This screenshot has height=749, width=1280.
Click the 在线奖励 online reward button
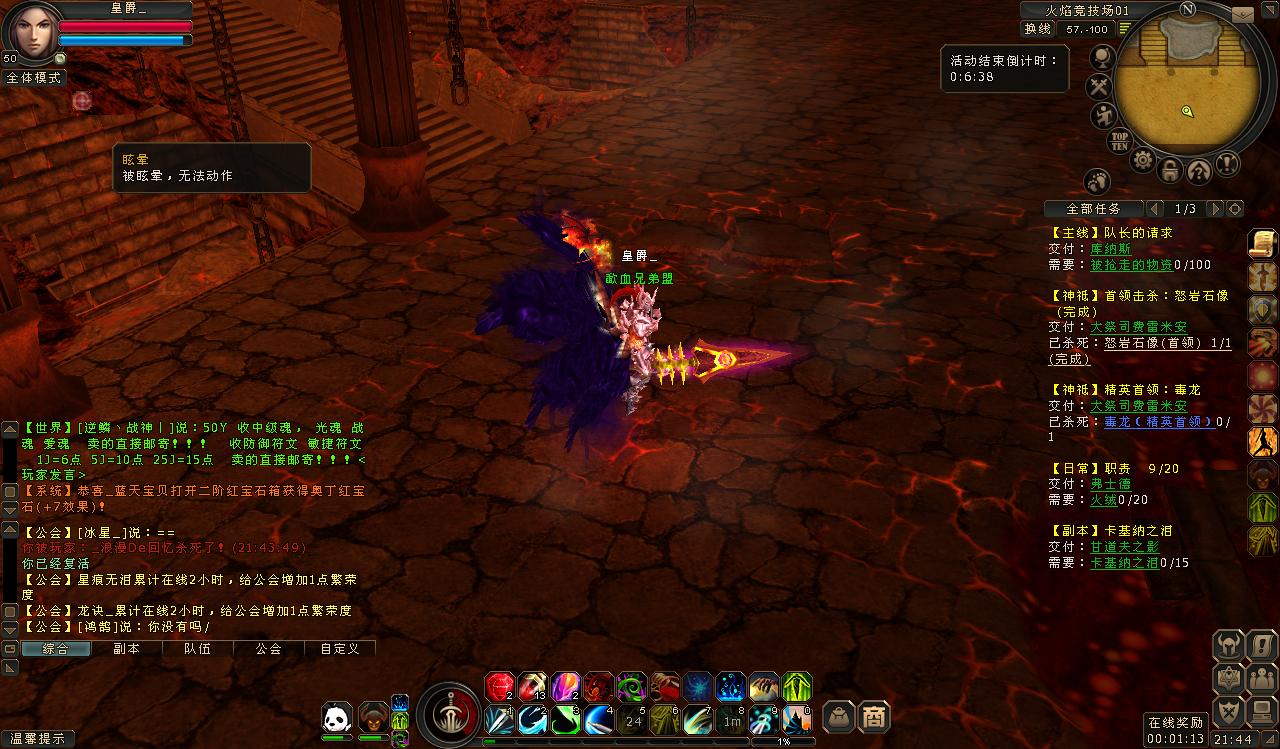coord(1175,723)
